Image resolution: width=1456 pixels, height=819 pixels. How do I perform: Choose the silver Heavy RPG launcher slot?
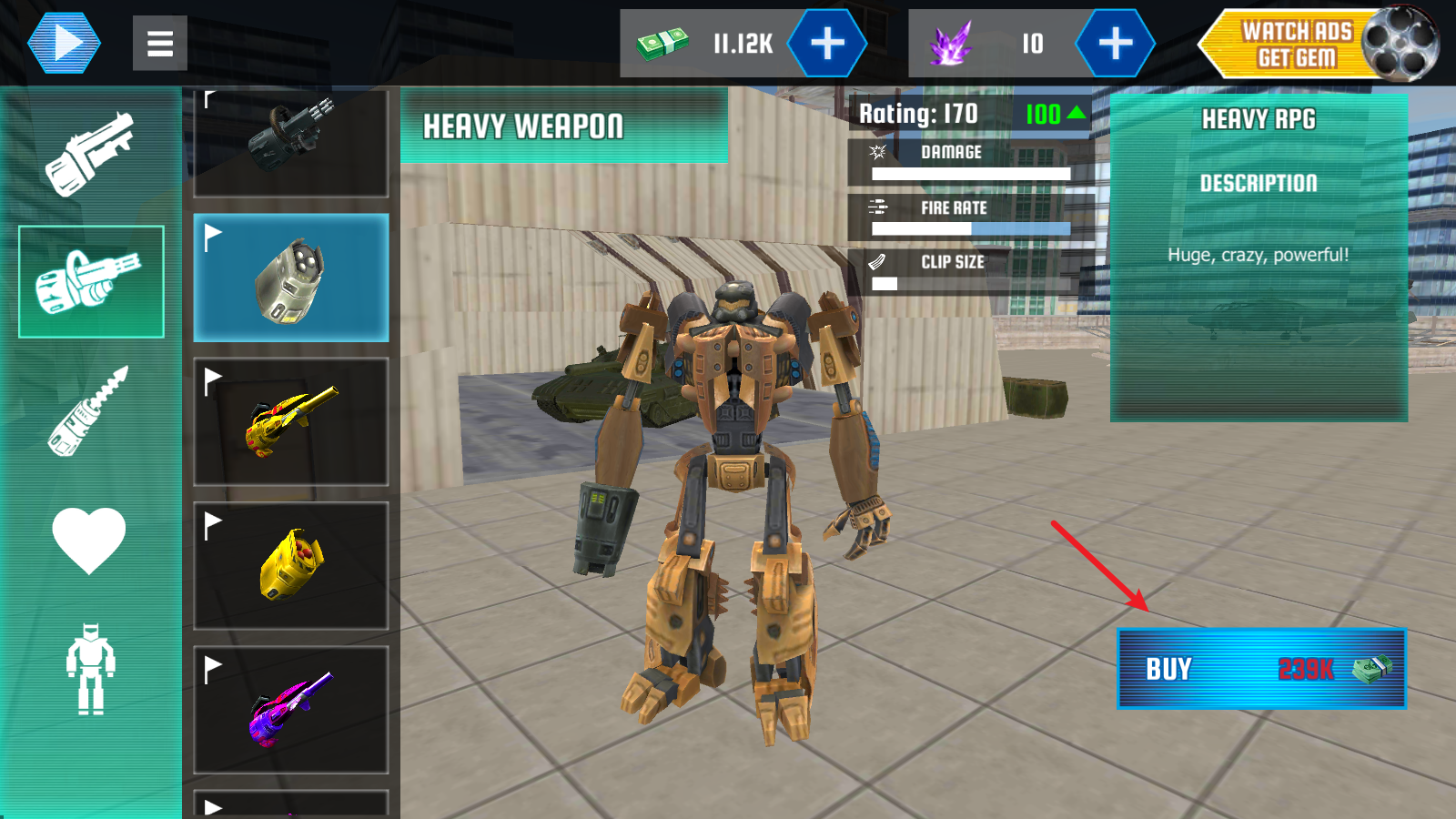coord(291,278)
